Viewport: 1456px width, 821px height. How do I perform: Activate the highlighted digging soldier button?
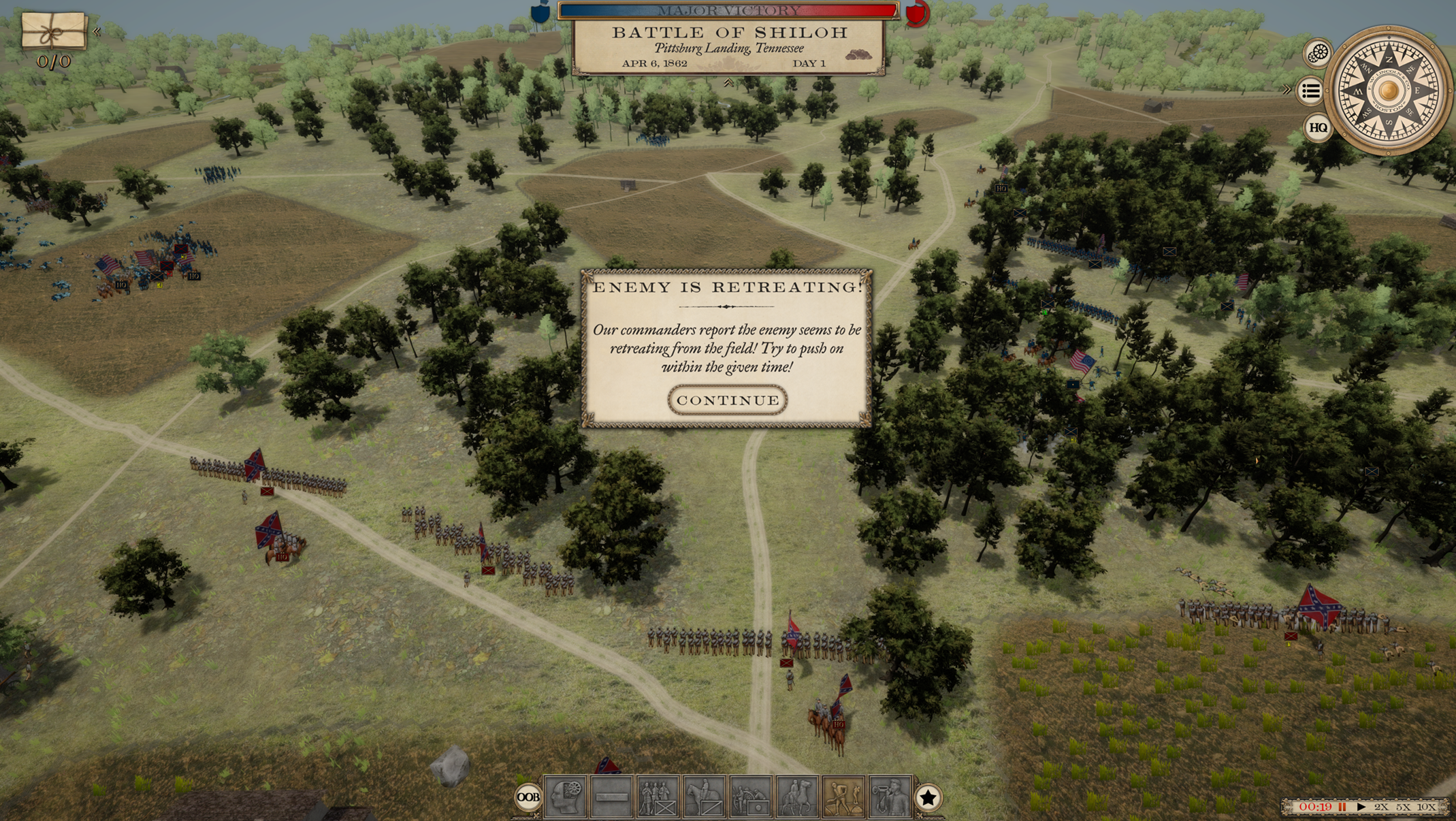843,796
